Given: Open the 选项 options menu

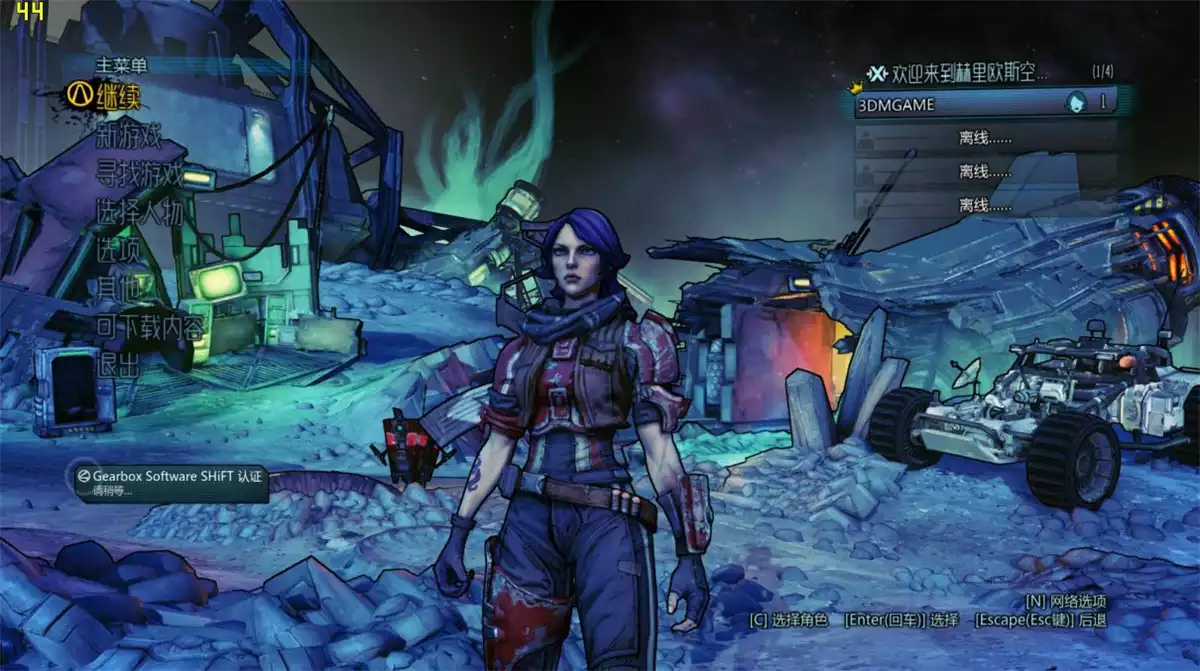Looking at the screenshot, I should click(x=118, y=251).
